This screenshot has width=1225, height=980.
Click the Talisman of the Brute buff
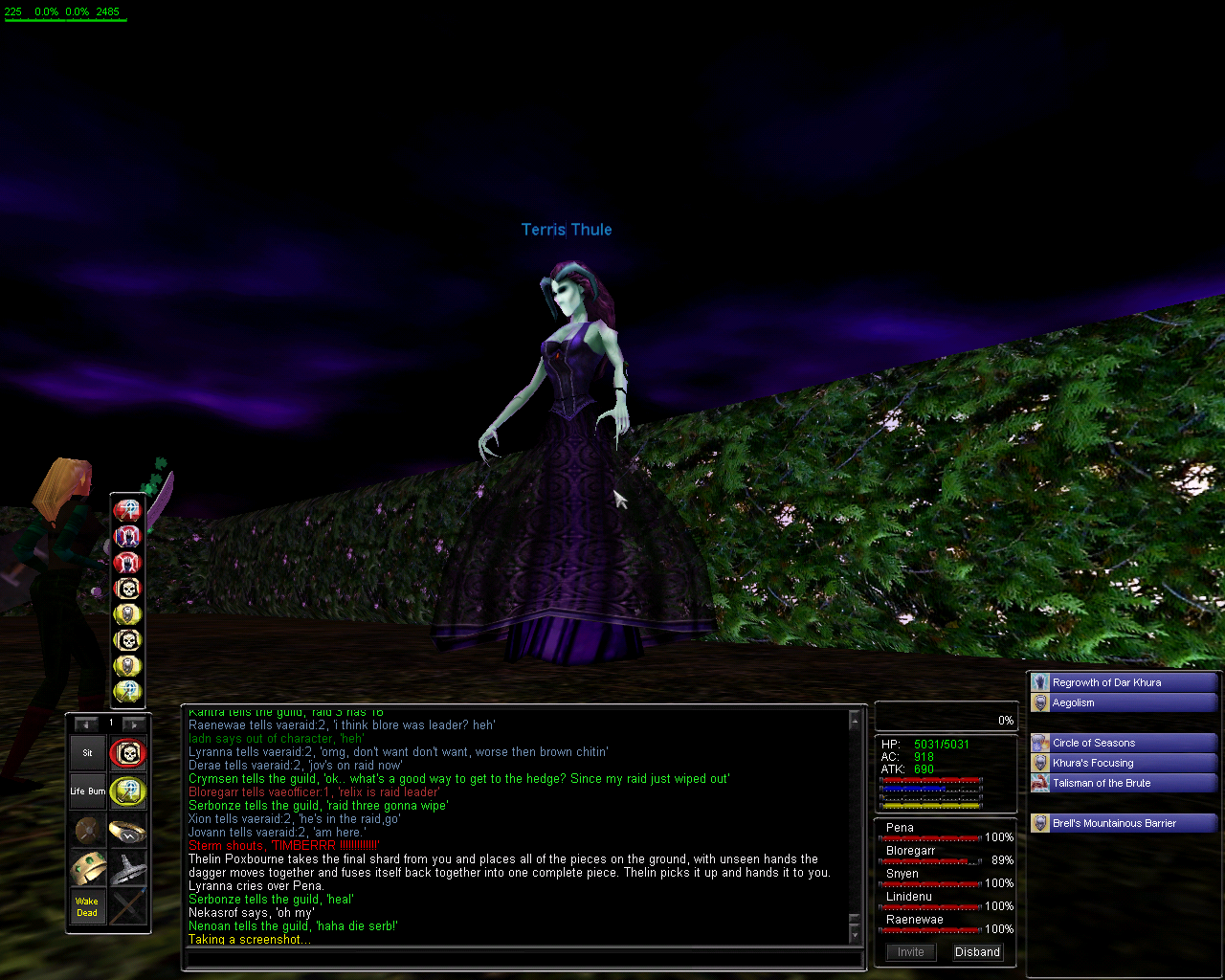(1101, 783)
